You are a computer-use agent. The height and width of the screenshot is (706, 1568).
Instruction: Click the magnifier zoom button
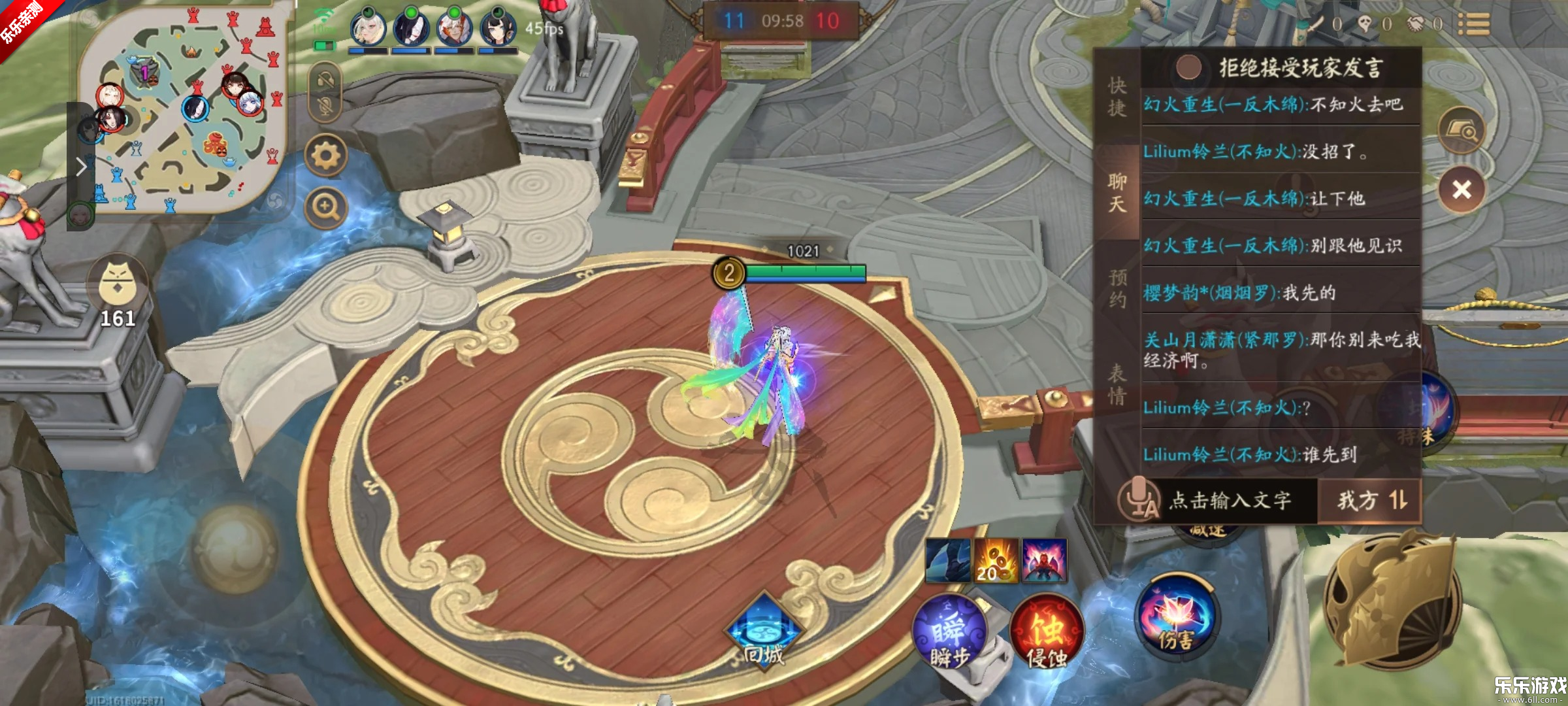[x=326, y=207]
